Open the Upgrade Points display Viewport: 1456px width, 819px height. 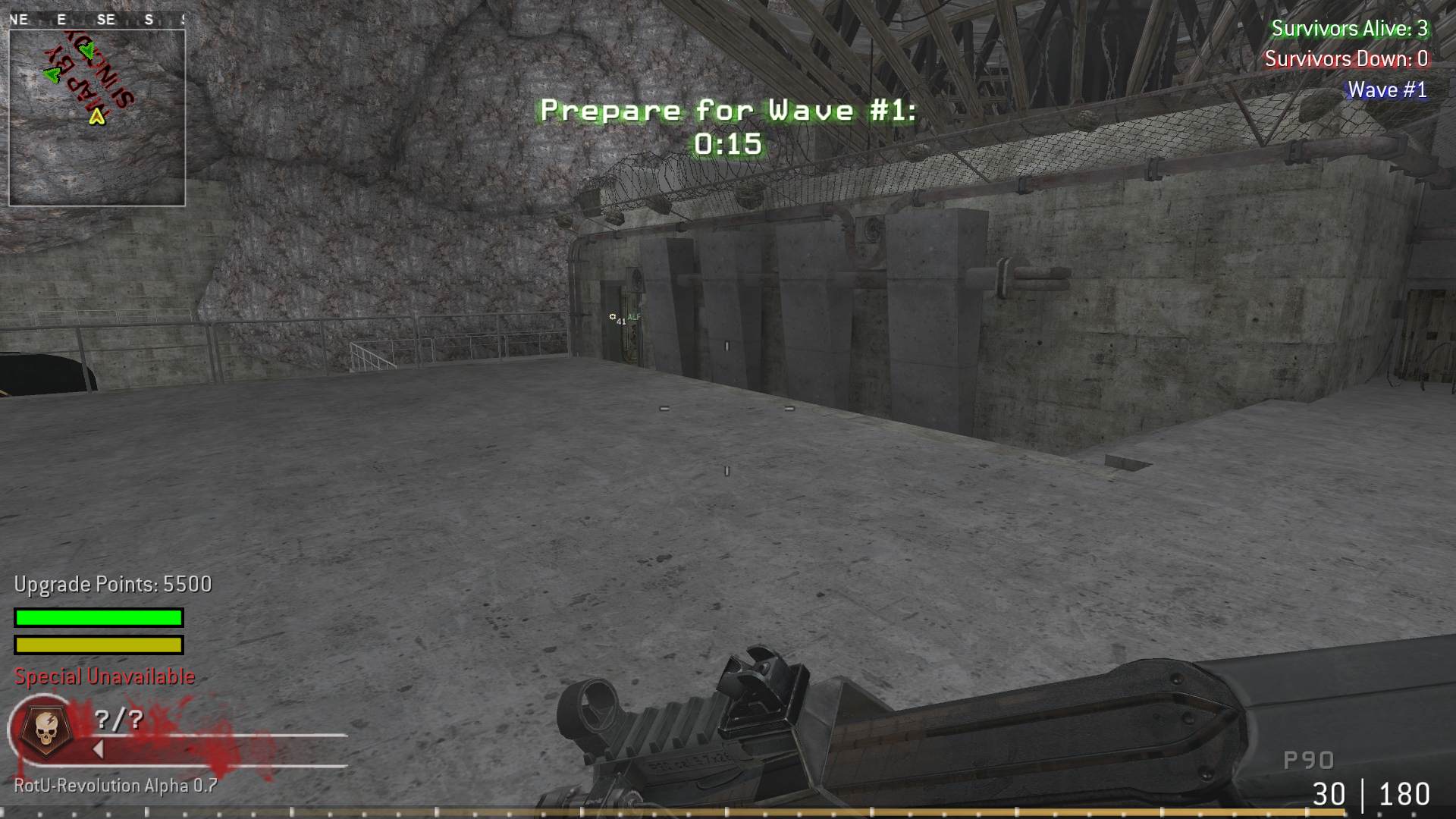tap(111, 585)
